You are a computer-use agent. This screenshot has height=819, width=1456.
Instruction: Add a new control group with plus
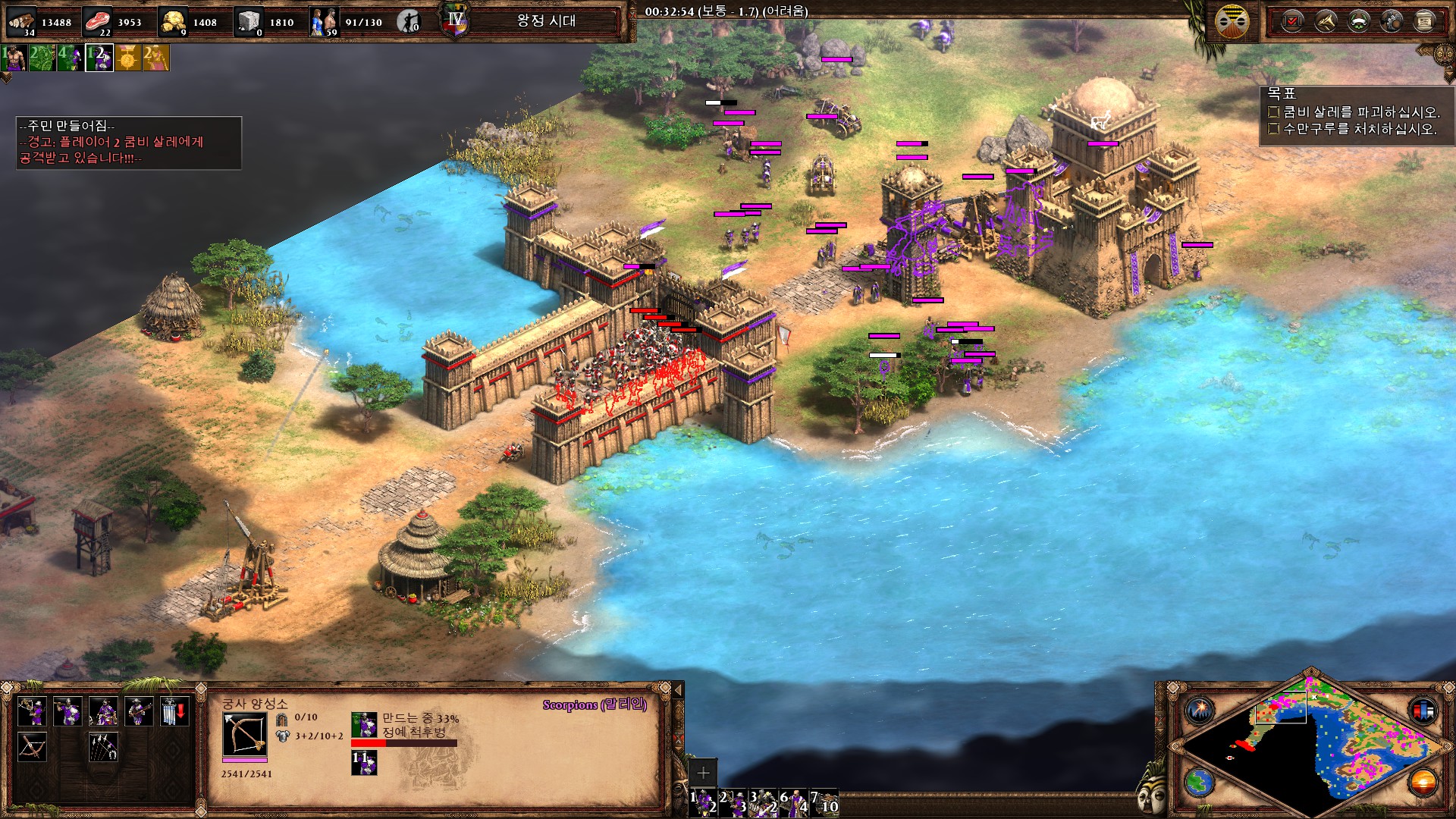(703, 773)
